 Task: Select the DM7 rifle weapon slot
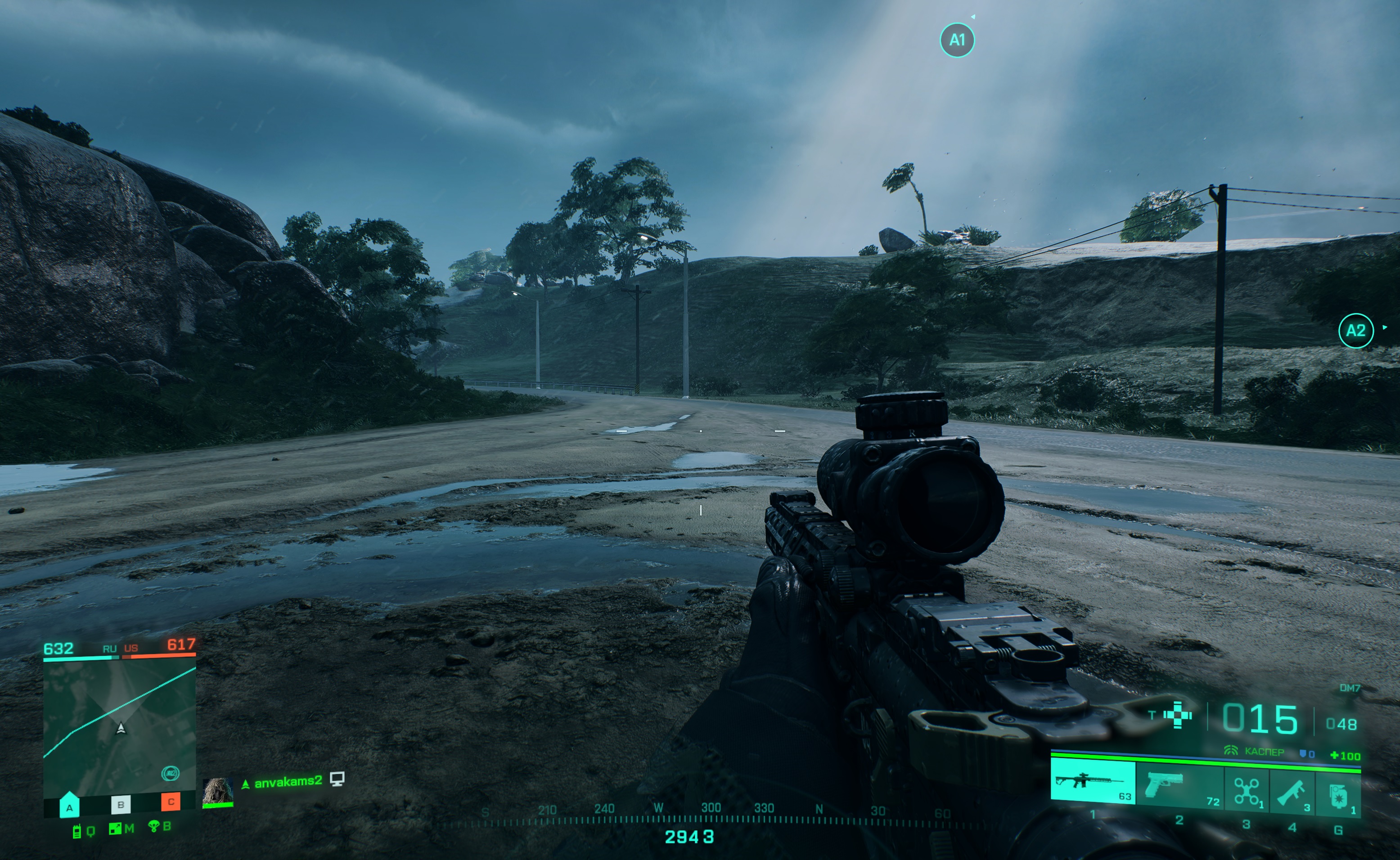pos(1093,783)
